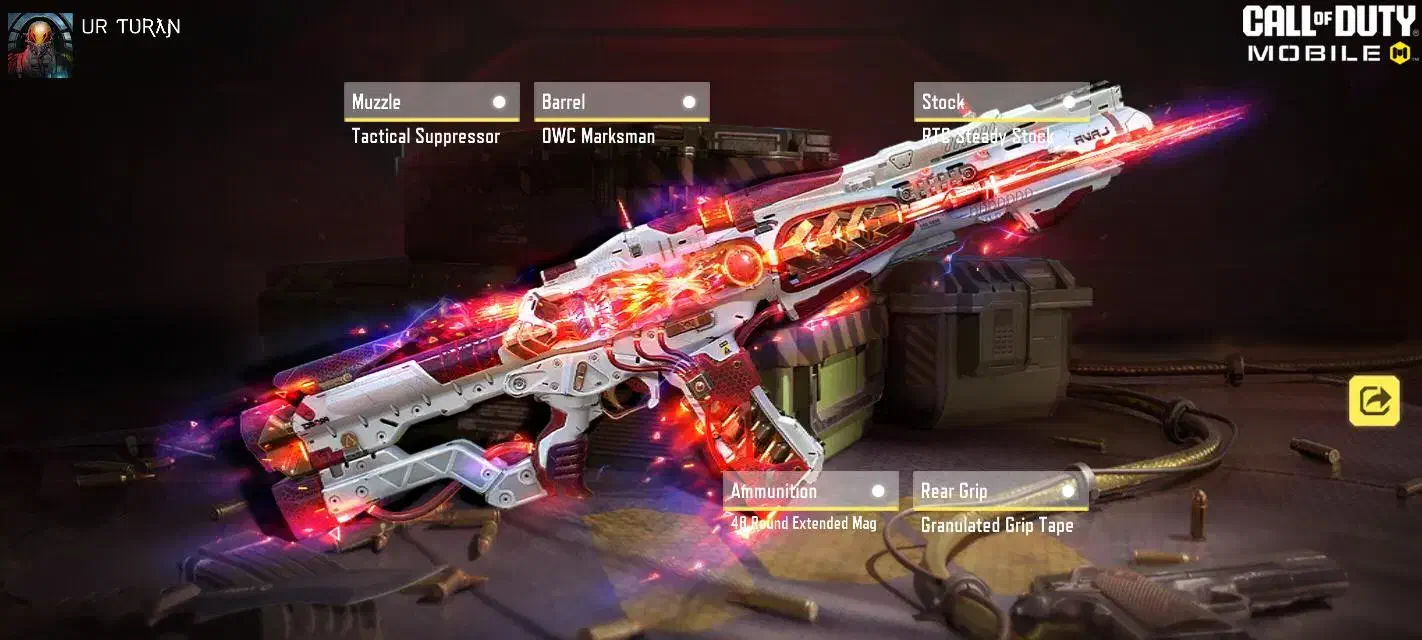Choose the Stock attachment slot
Screen dimensions: 1422x640
1000,102
